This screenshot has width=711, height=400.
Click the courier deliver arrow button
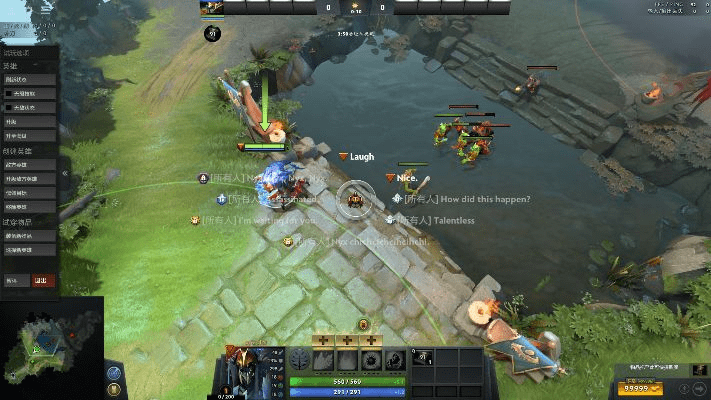(699, 388)
